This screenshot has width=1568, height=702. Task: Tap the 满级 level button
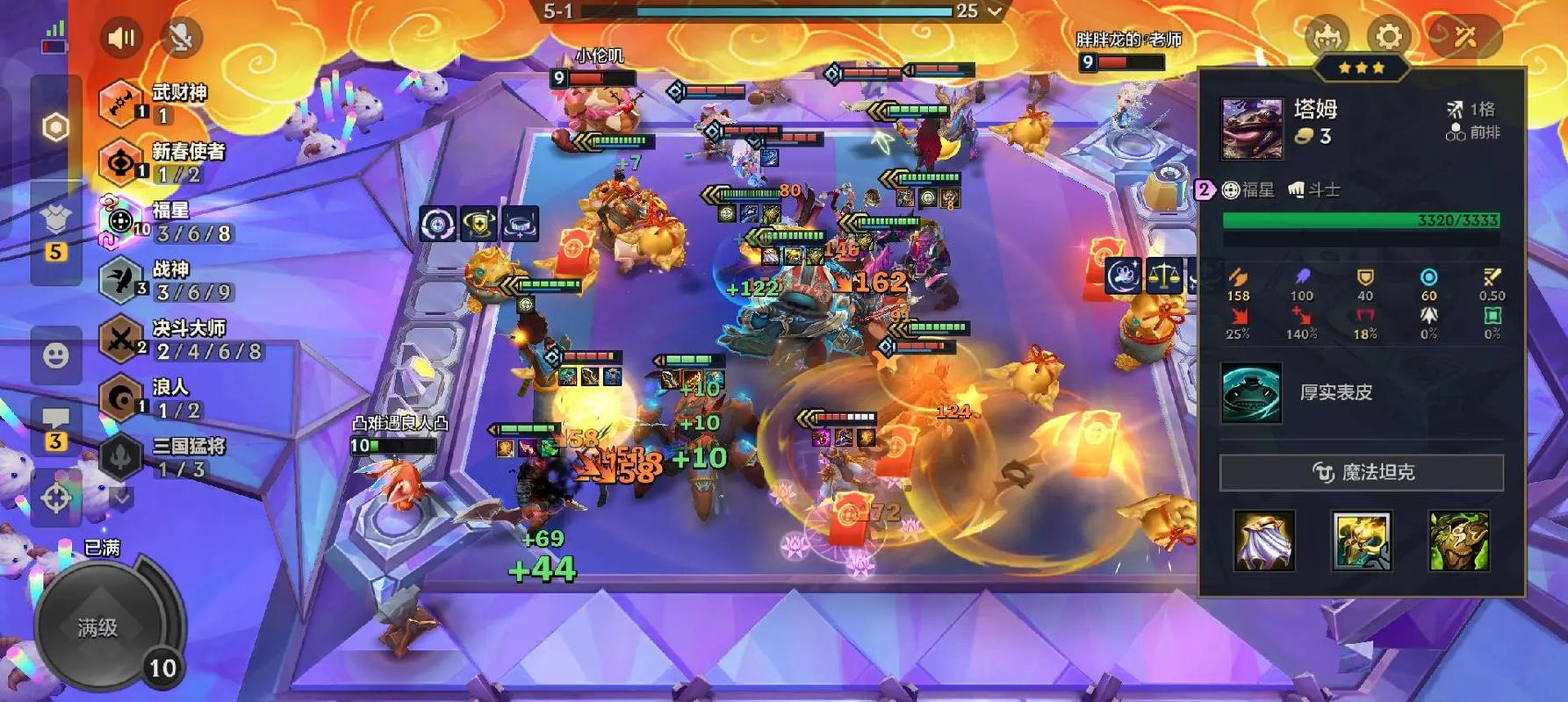click(98, 627)
